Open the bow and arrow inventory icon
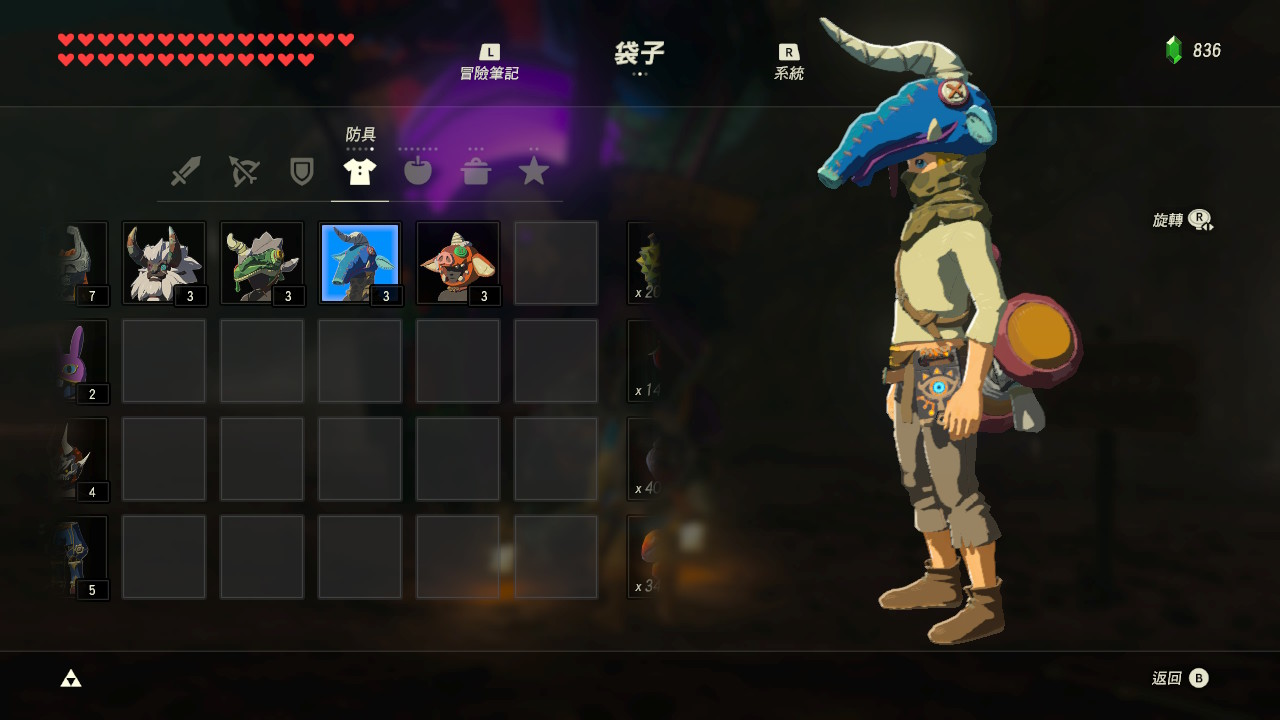The height and width of the screenshot is (720, 1280). click(244, 170)
